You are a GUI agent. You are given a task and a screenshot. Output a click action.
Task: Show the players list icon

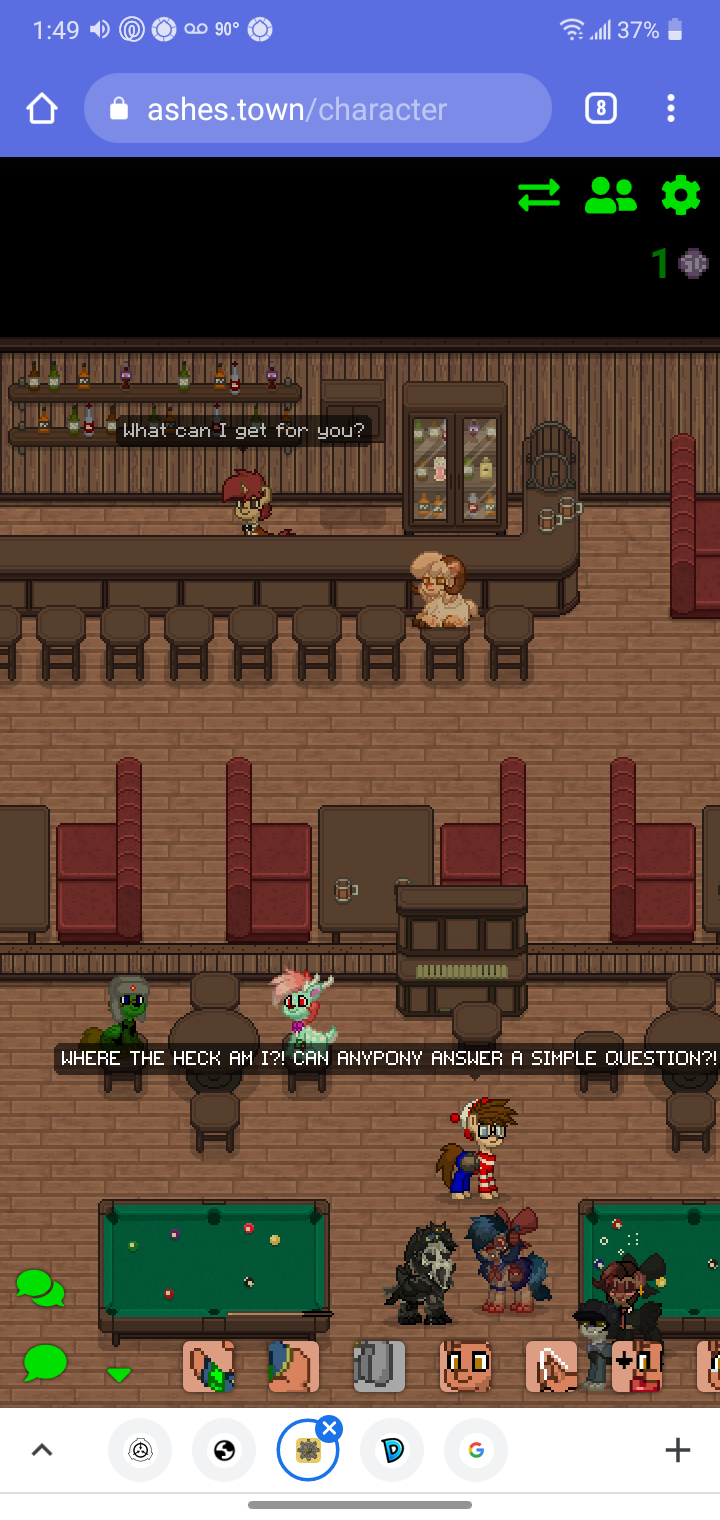(610, 195)
